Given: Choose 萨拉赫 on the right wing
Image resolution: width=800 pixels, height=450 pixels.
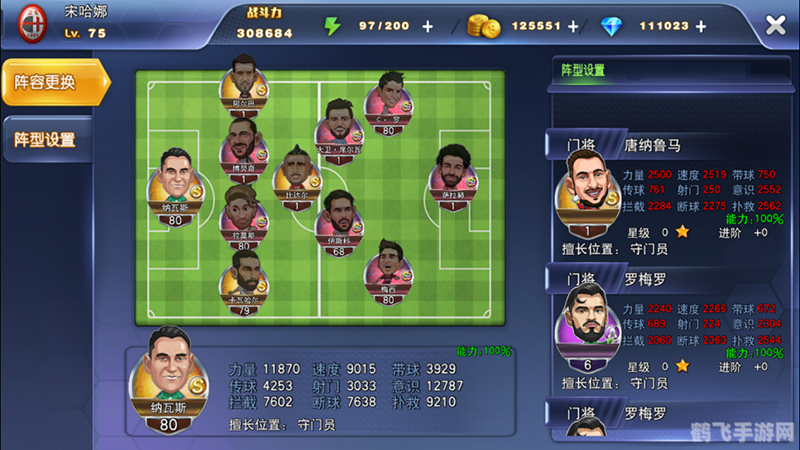Looking at the screenshot, I should (x=455, y=174).
